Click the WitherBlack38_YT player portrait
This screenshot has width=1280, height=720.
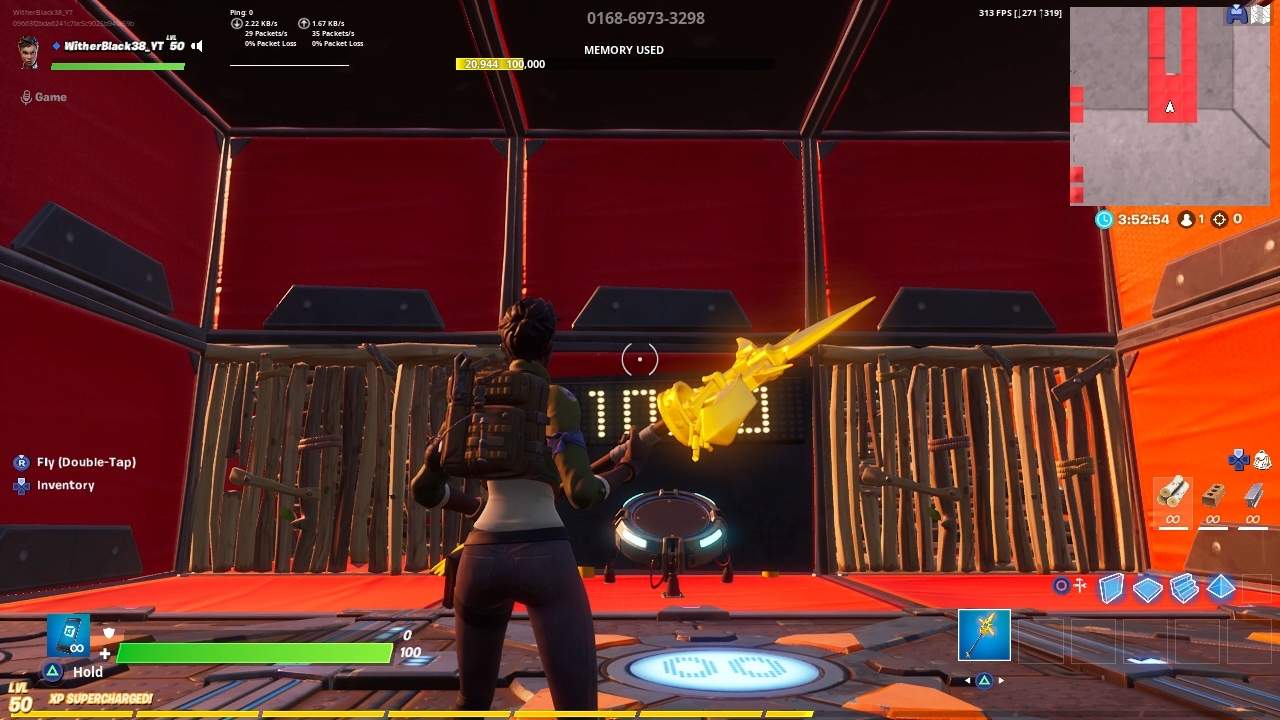[x=29, y=51]
